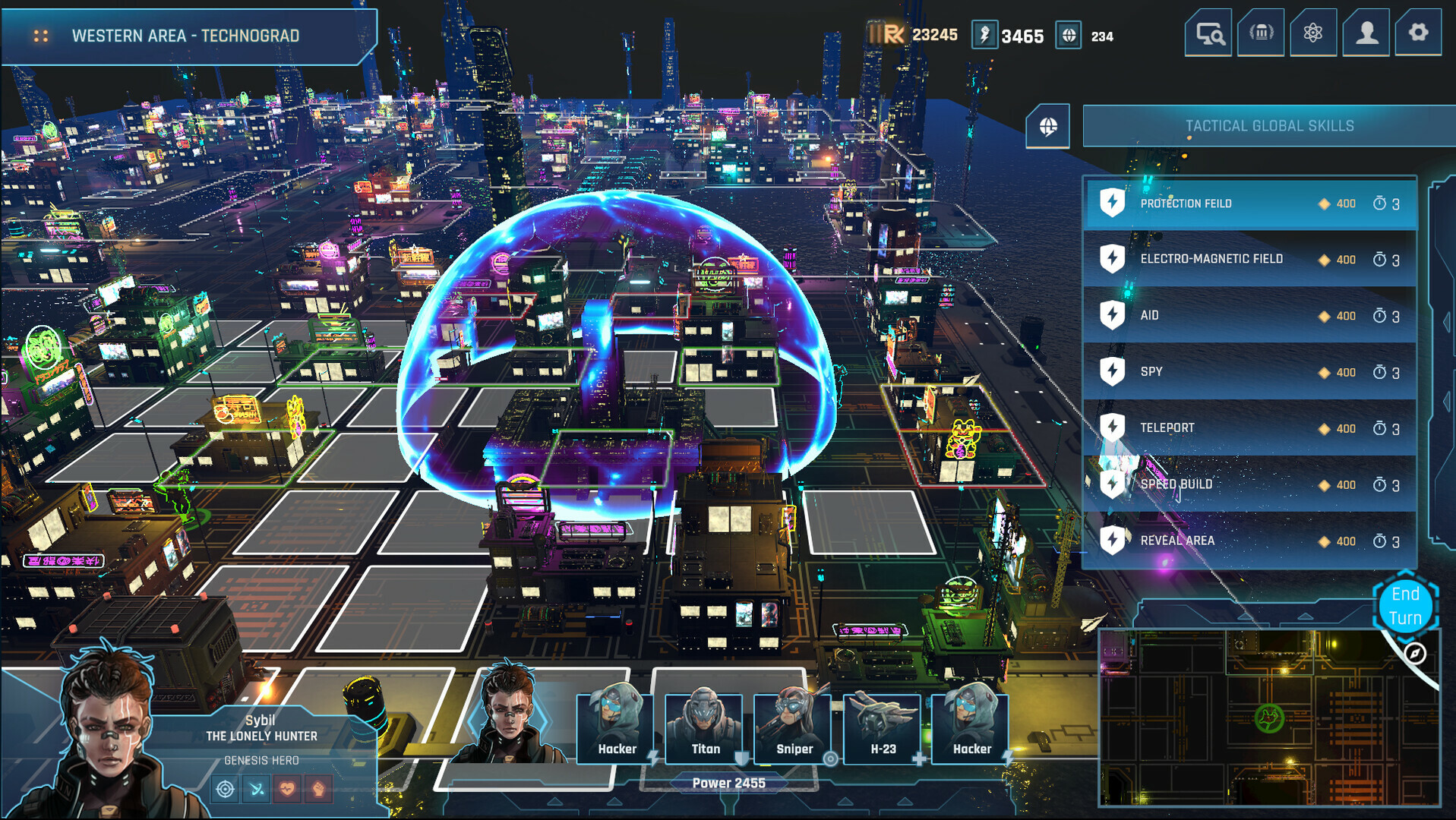
Task: Click the globe icon beside Tactical Global Skills
Action: tap(1049, 126)
